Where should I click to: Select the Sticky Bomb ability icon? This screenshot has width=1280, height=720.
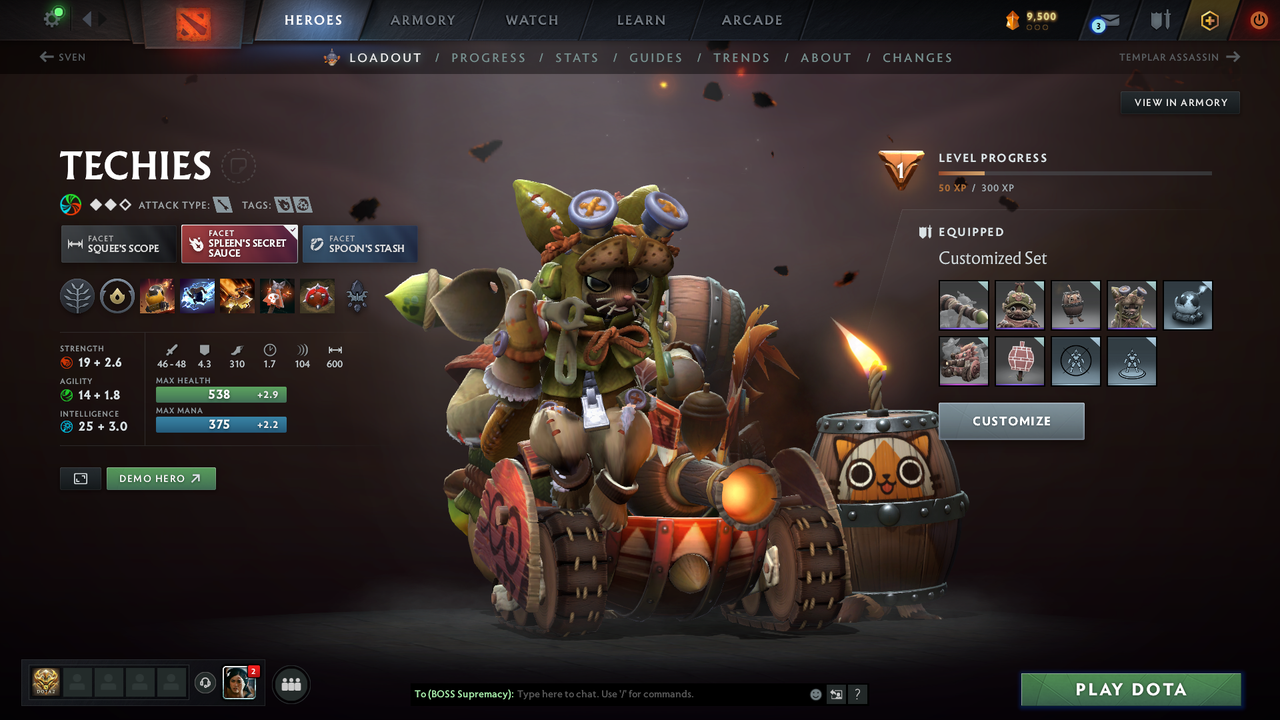coord(157,295)
